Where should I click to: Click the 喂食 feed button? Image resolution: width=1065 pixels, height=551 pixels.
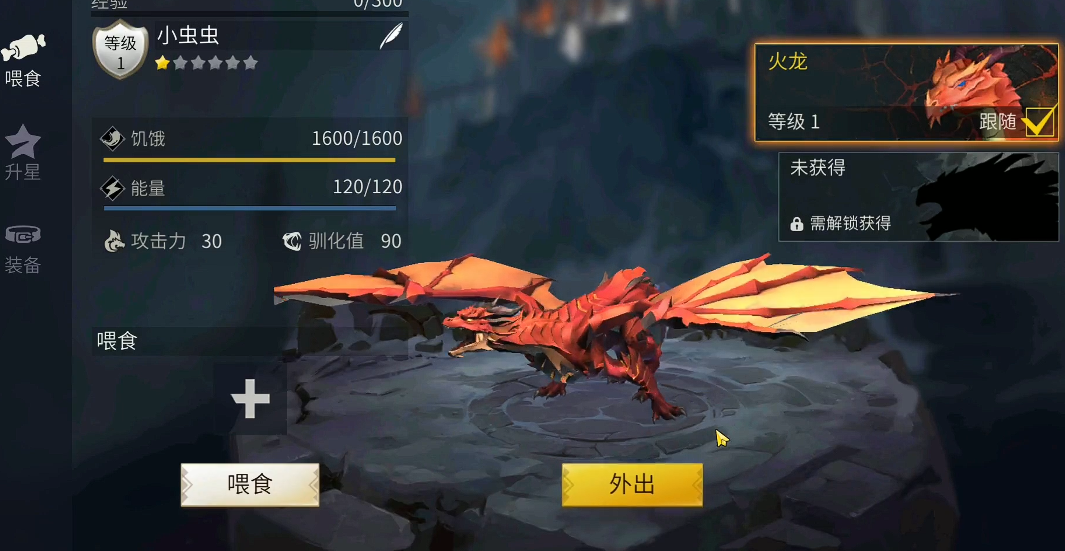point(250,485)
